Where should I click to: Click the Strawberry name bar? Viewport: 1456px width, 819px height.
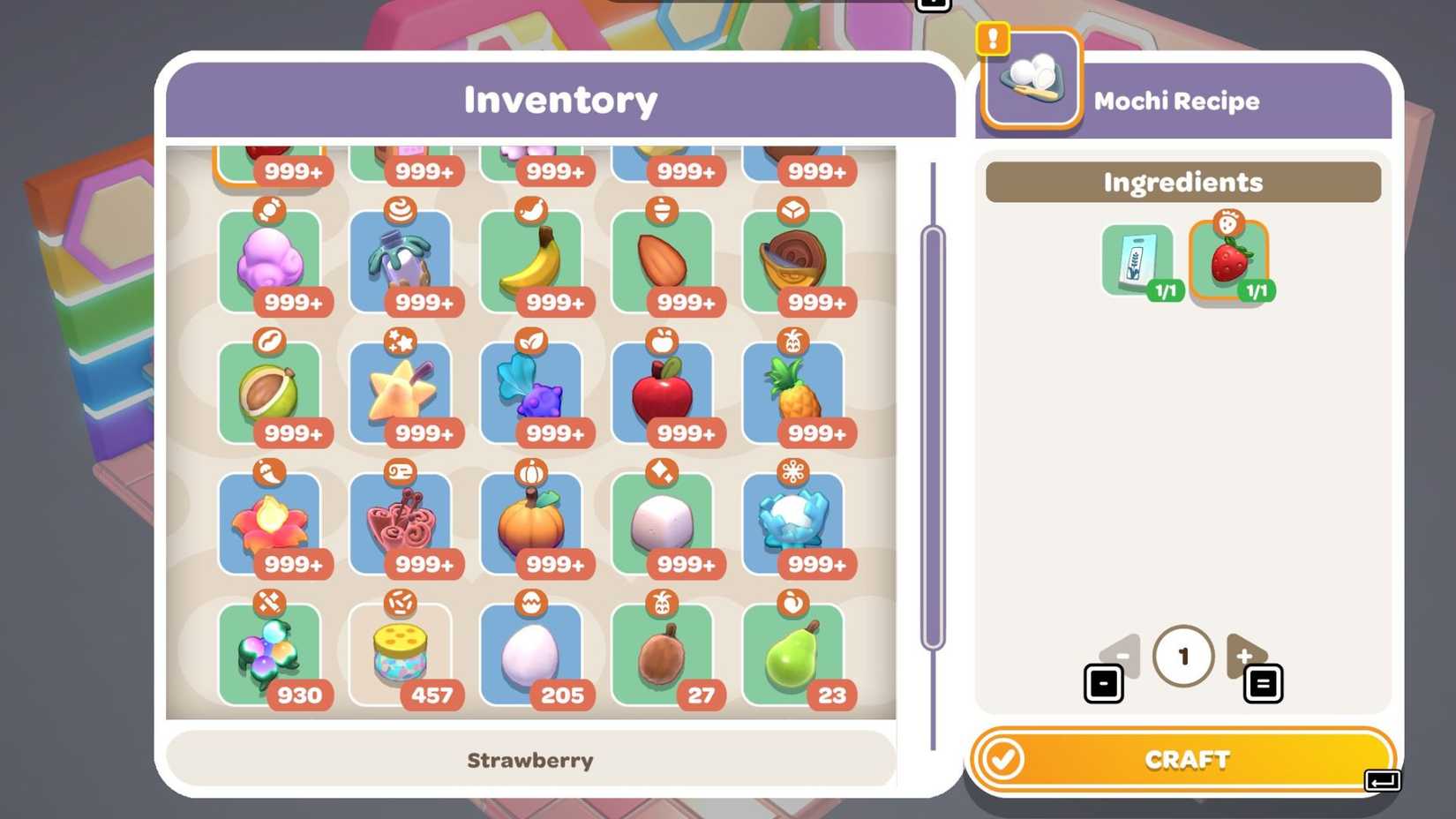(530, 760)
